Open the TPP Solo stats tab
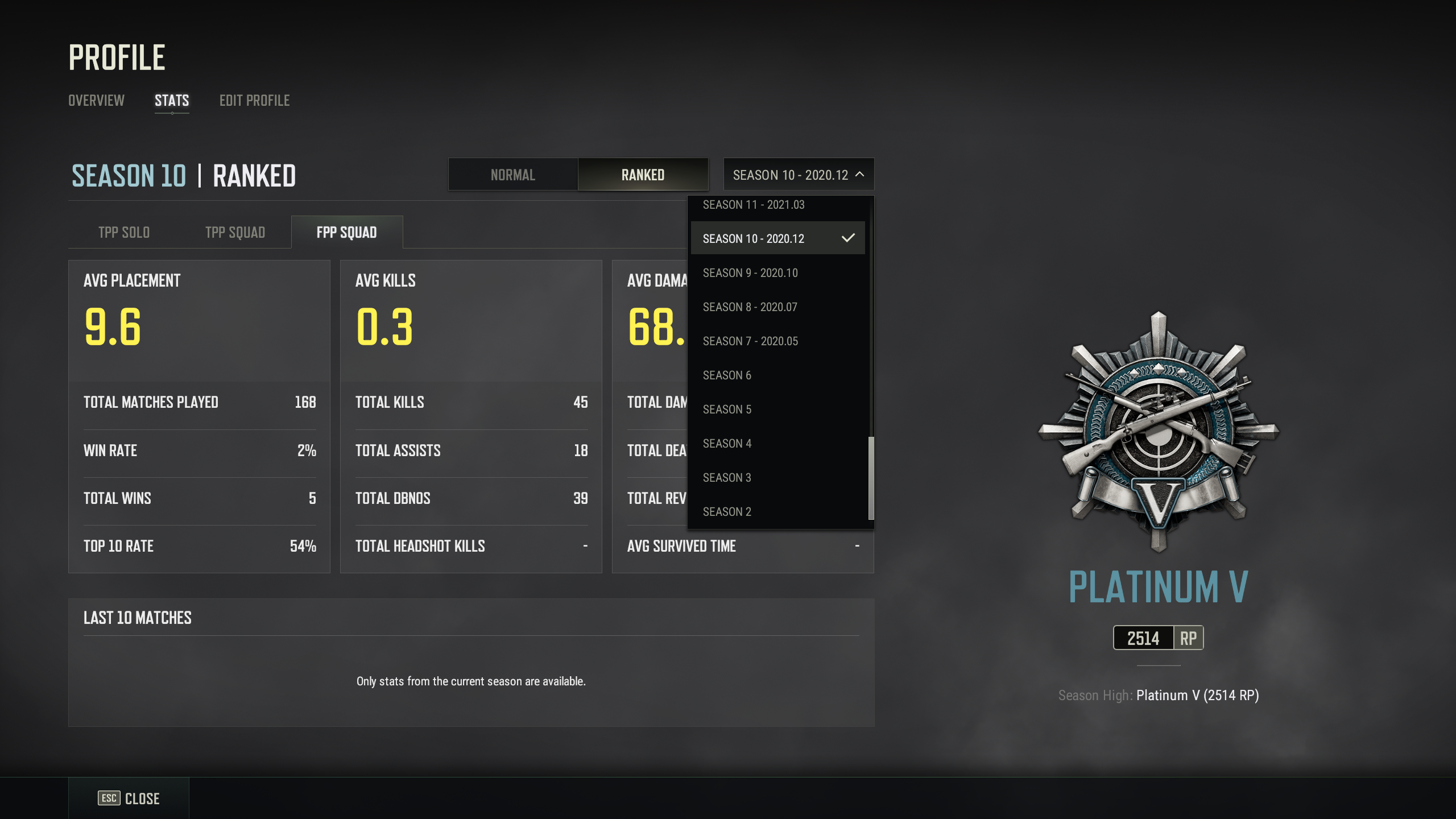Screen dimensions: 1456x819 124,233
